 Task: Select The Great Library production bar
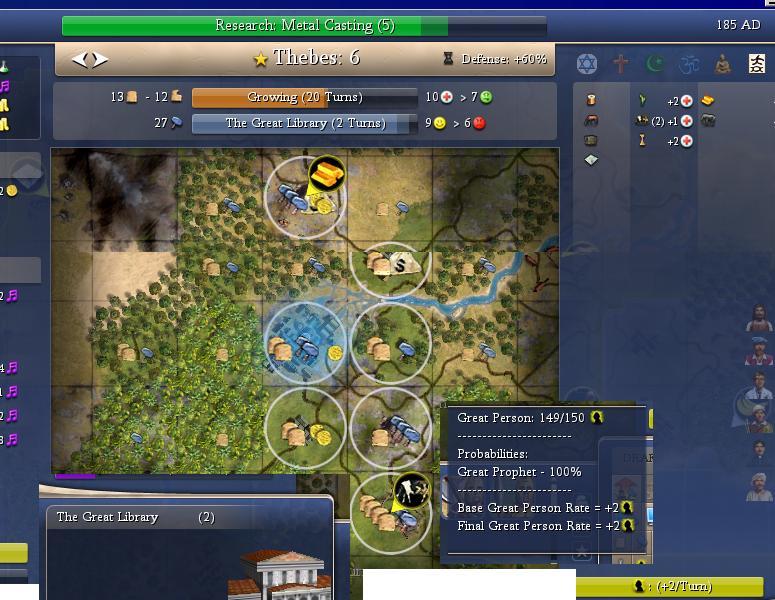point(304,124)
